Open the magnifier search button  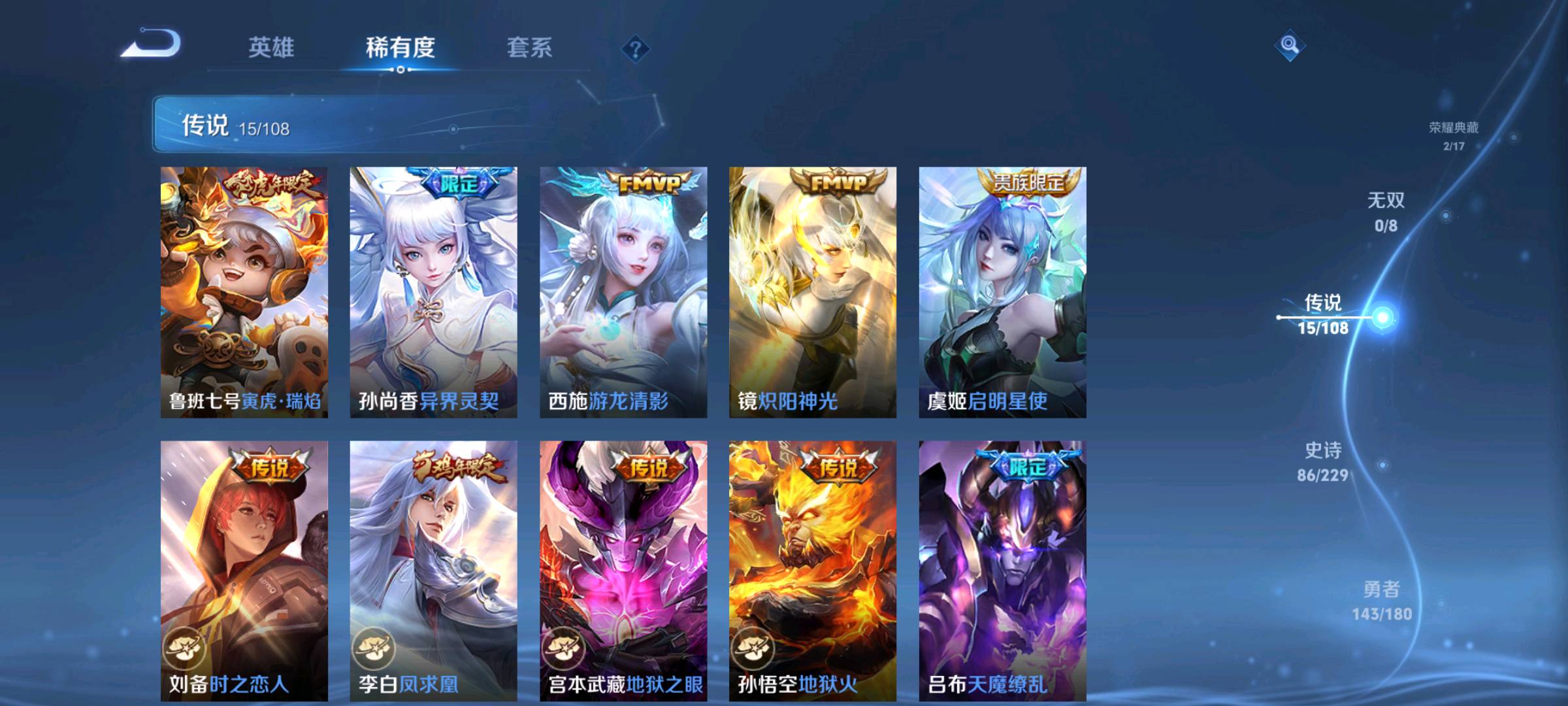point(1289,45)
